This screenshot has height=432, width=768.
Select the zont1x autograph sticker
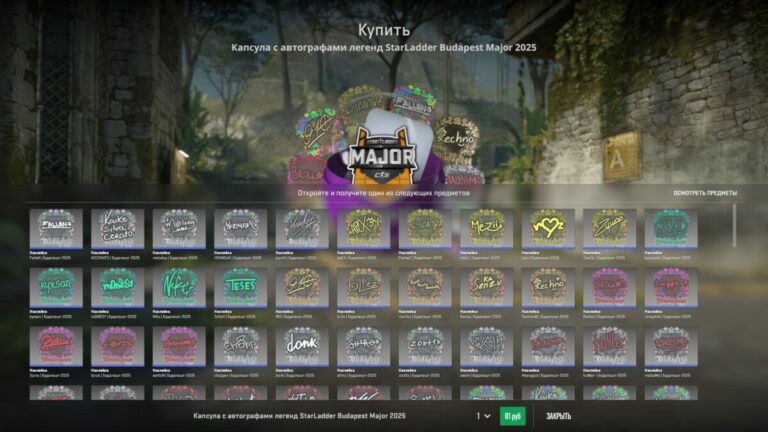[x=424, y=346]
